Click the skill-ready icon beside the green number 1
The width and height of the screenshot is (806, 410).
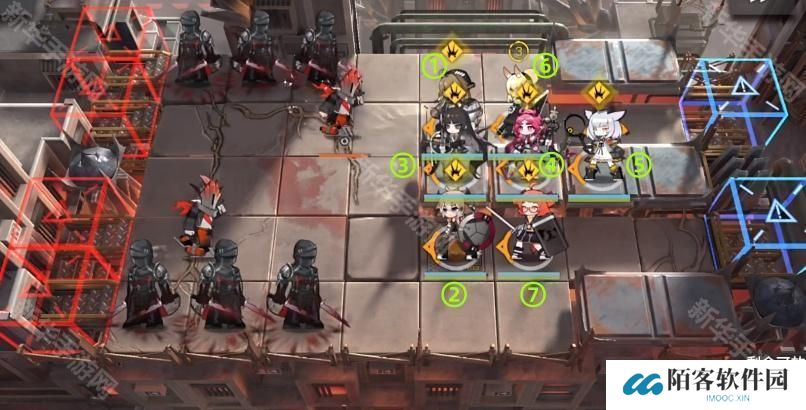(x=453, y=49)
